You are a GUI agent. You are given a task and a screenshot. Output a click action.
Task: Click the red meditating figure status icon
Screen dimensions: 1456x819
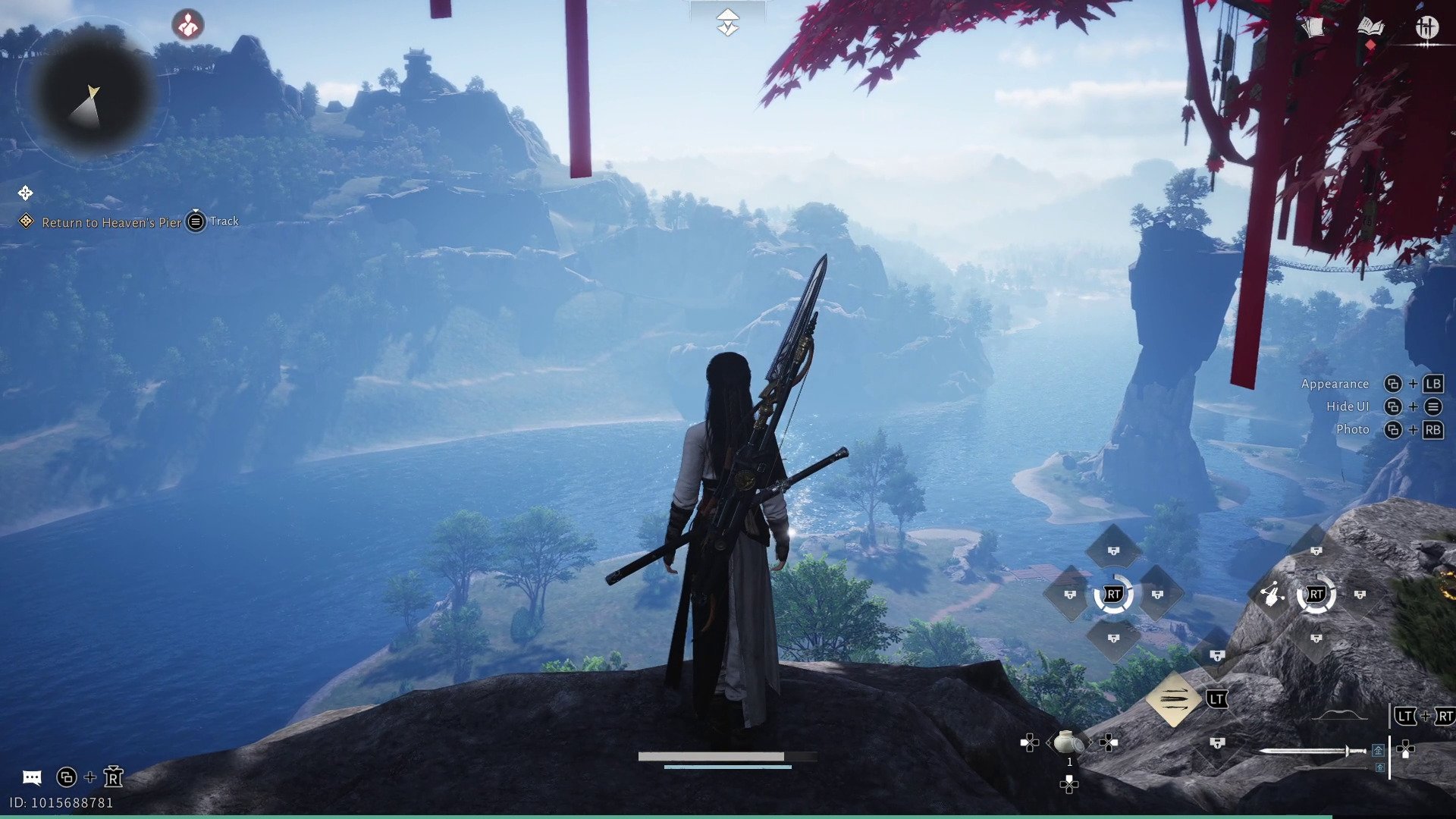187,25
